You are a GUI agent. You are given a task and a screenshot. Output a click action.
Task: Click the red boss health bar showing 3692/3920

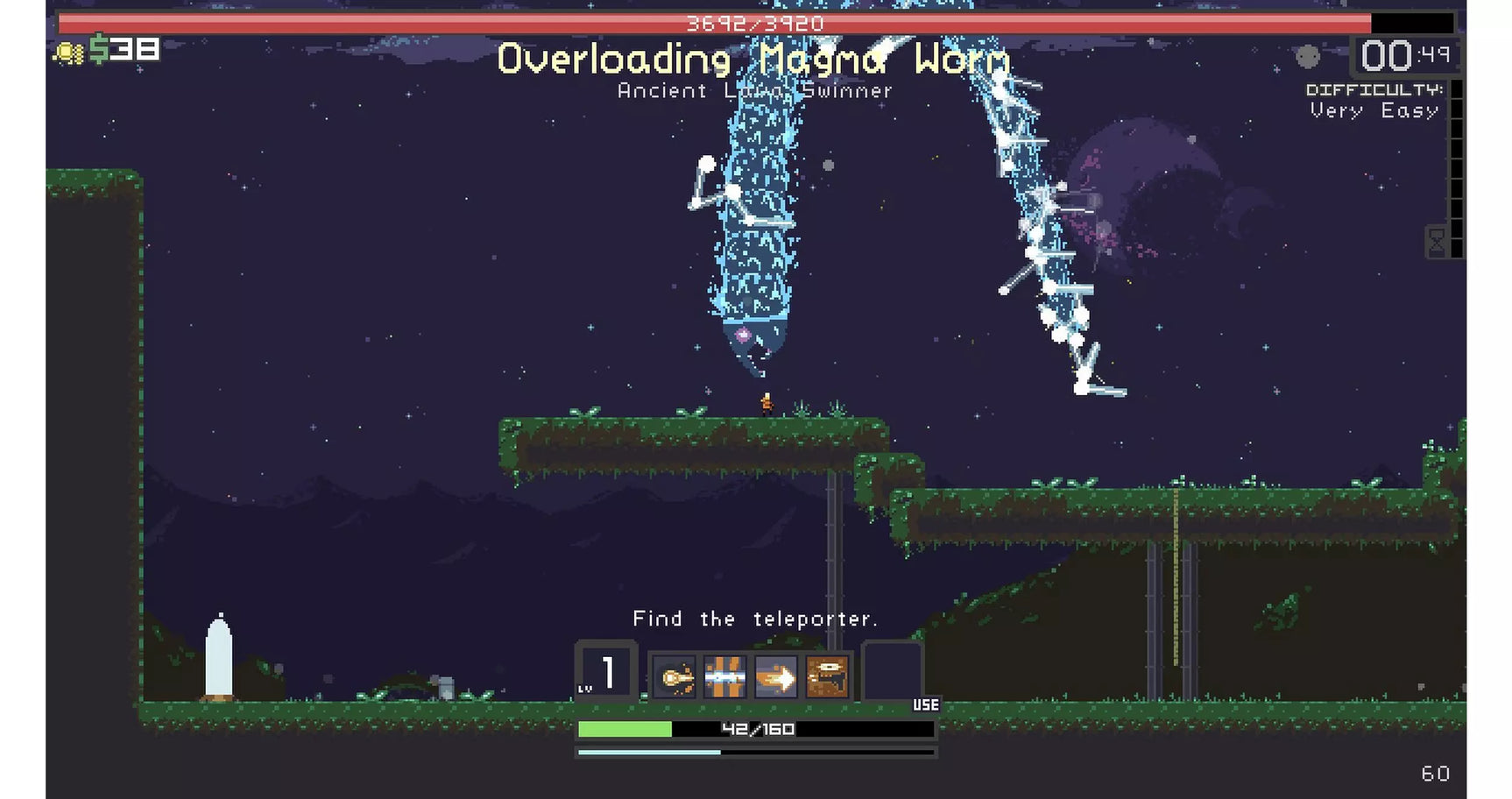[x=754, y=24]
